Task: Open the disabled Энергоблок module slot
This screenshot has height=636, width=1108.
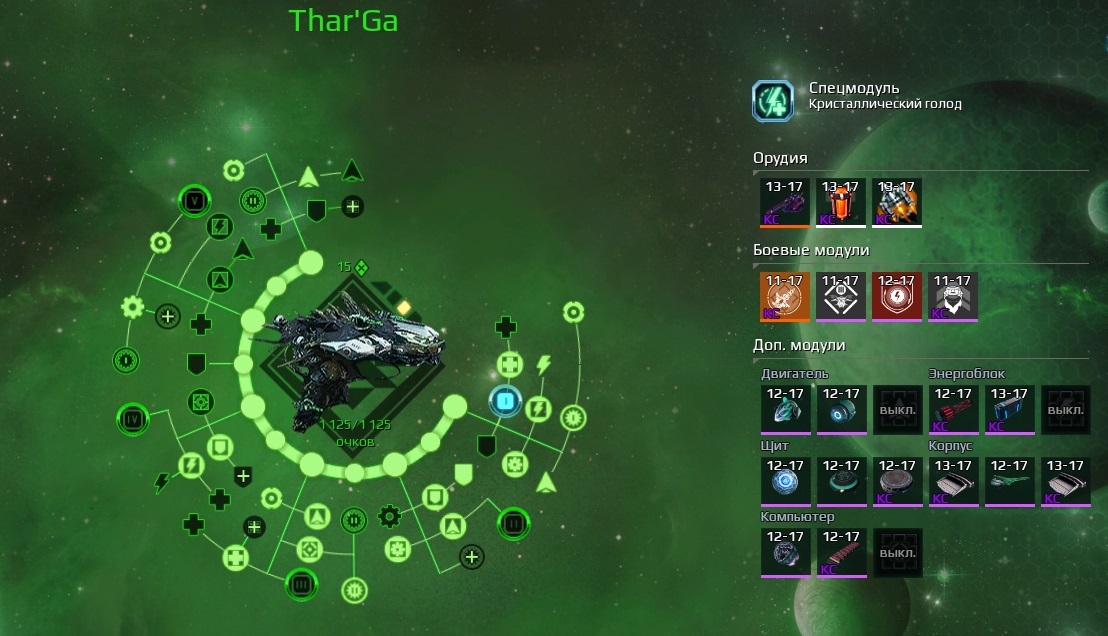Action: click(1065, 409)
